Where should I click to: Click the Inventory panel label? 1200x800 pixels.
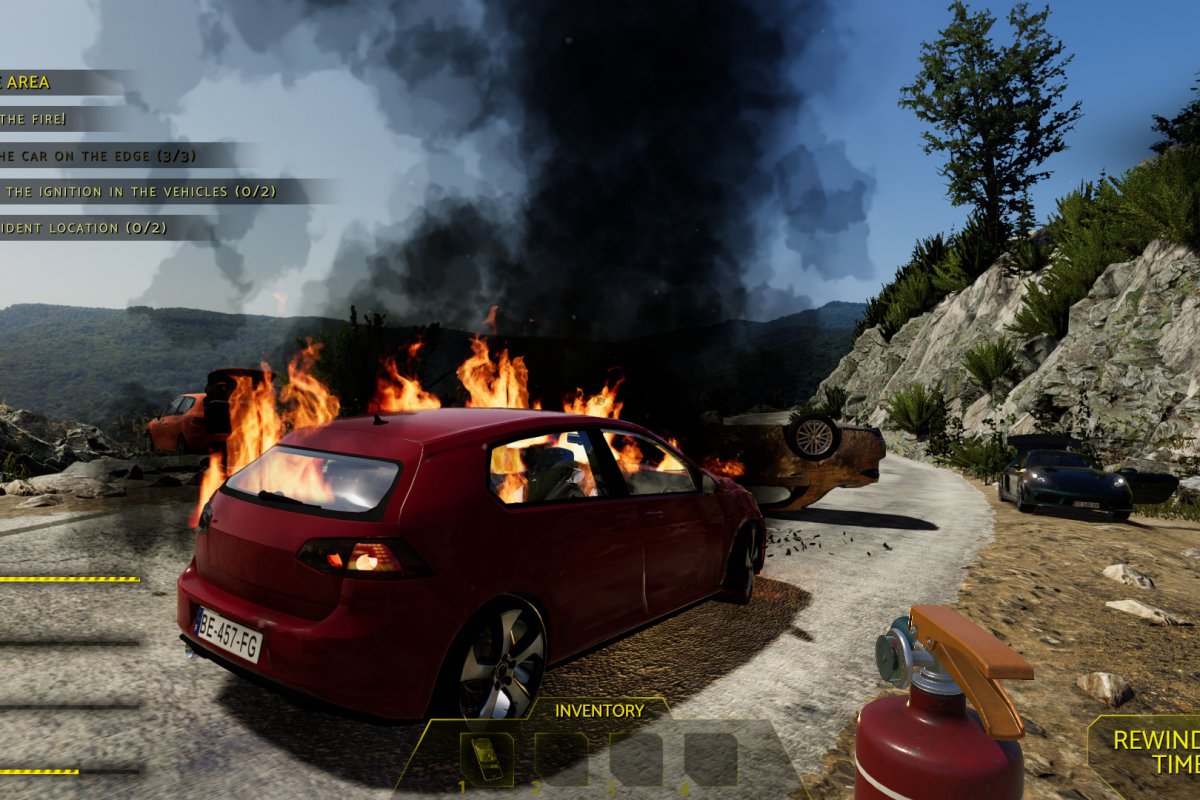[x=599, y=710]
